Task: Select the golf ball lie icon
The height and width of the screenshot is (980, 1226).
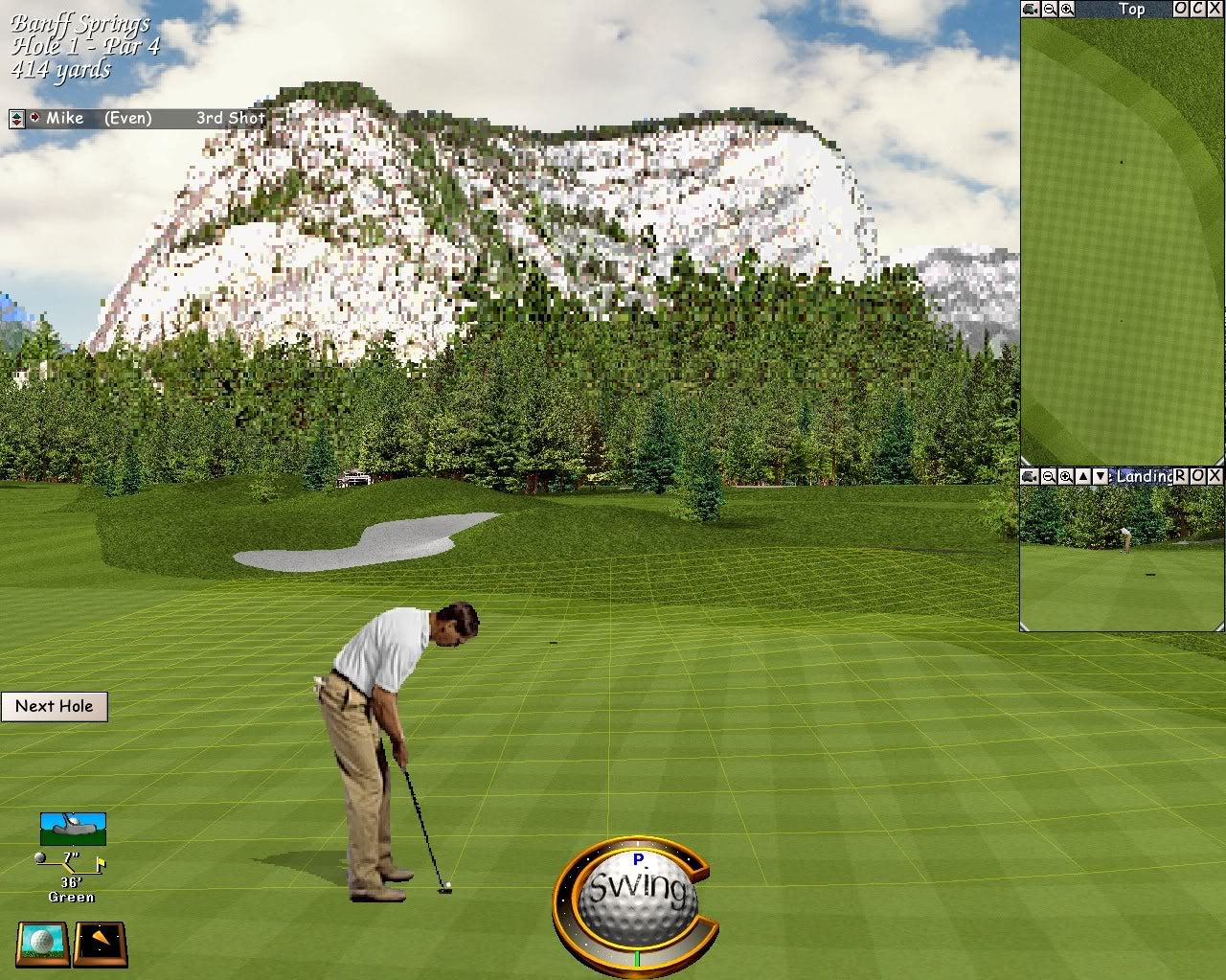Action: click(43, 943)
